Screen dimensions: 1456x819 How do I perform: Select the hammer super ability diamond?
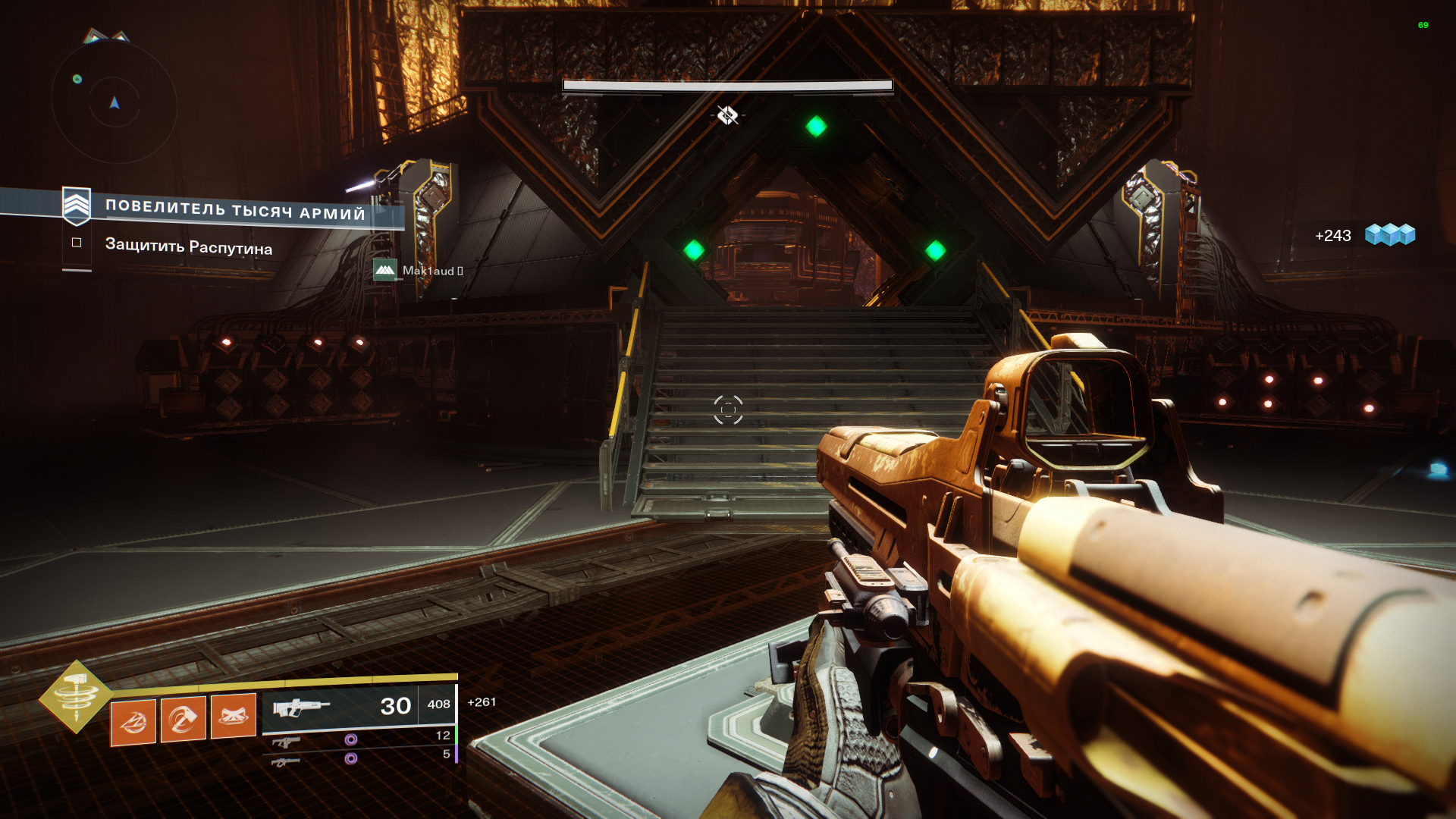tap(76, 696)
